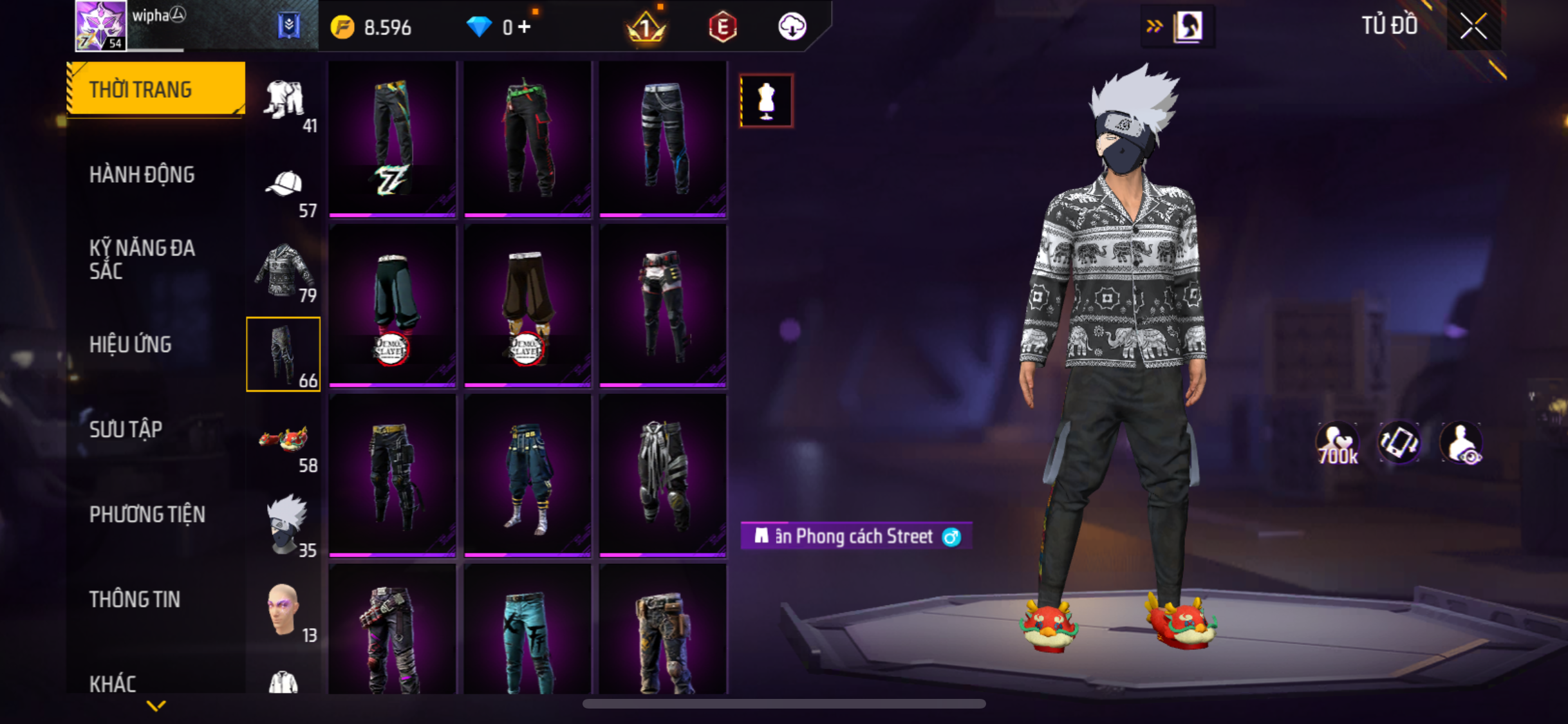Tap the cloud download icon
The image size is (1568, 724).
[792, 27]
